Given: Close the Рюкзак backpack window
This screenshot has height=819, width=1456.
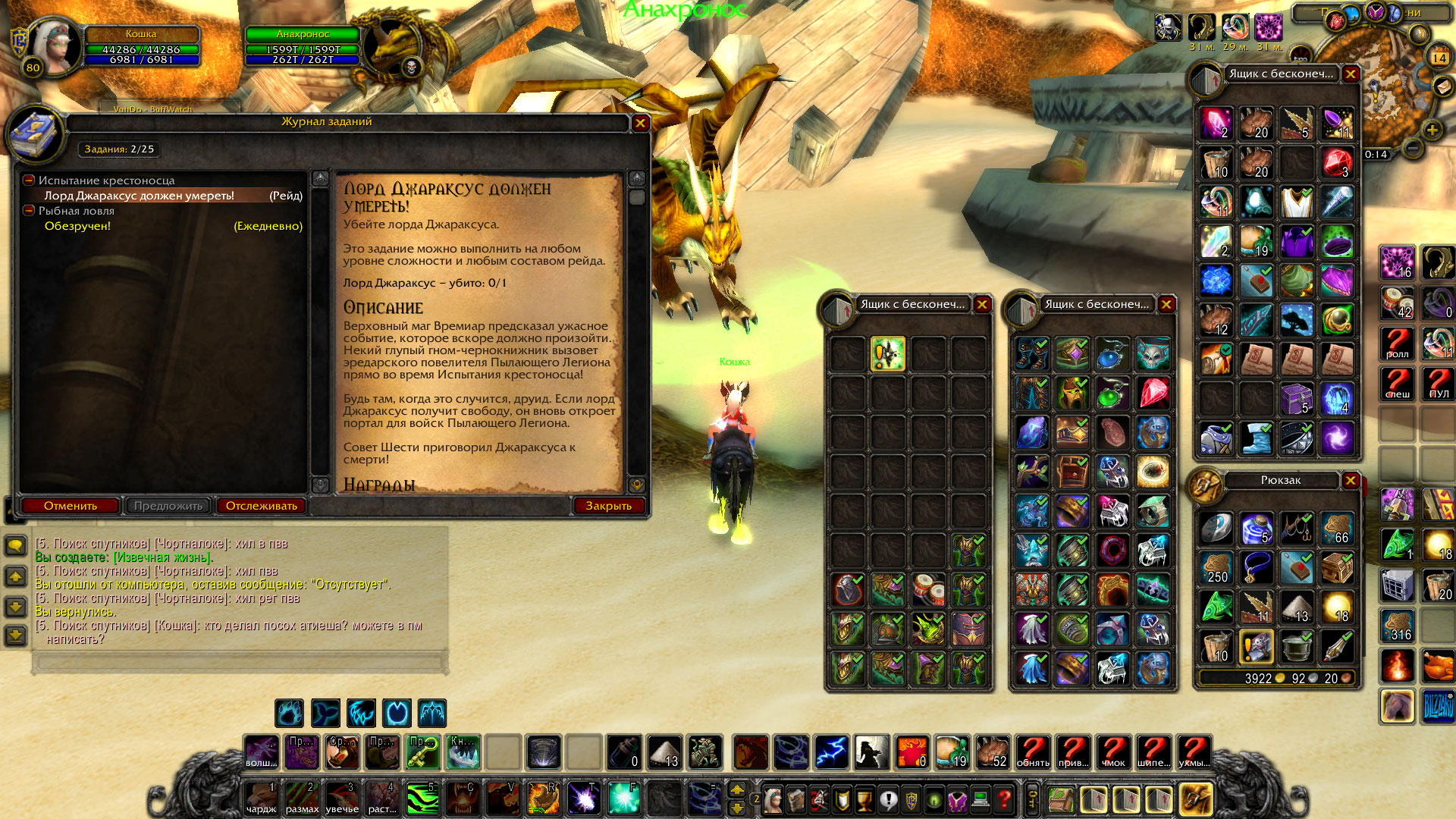Looking at the screenshot, I should 1350,480.
